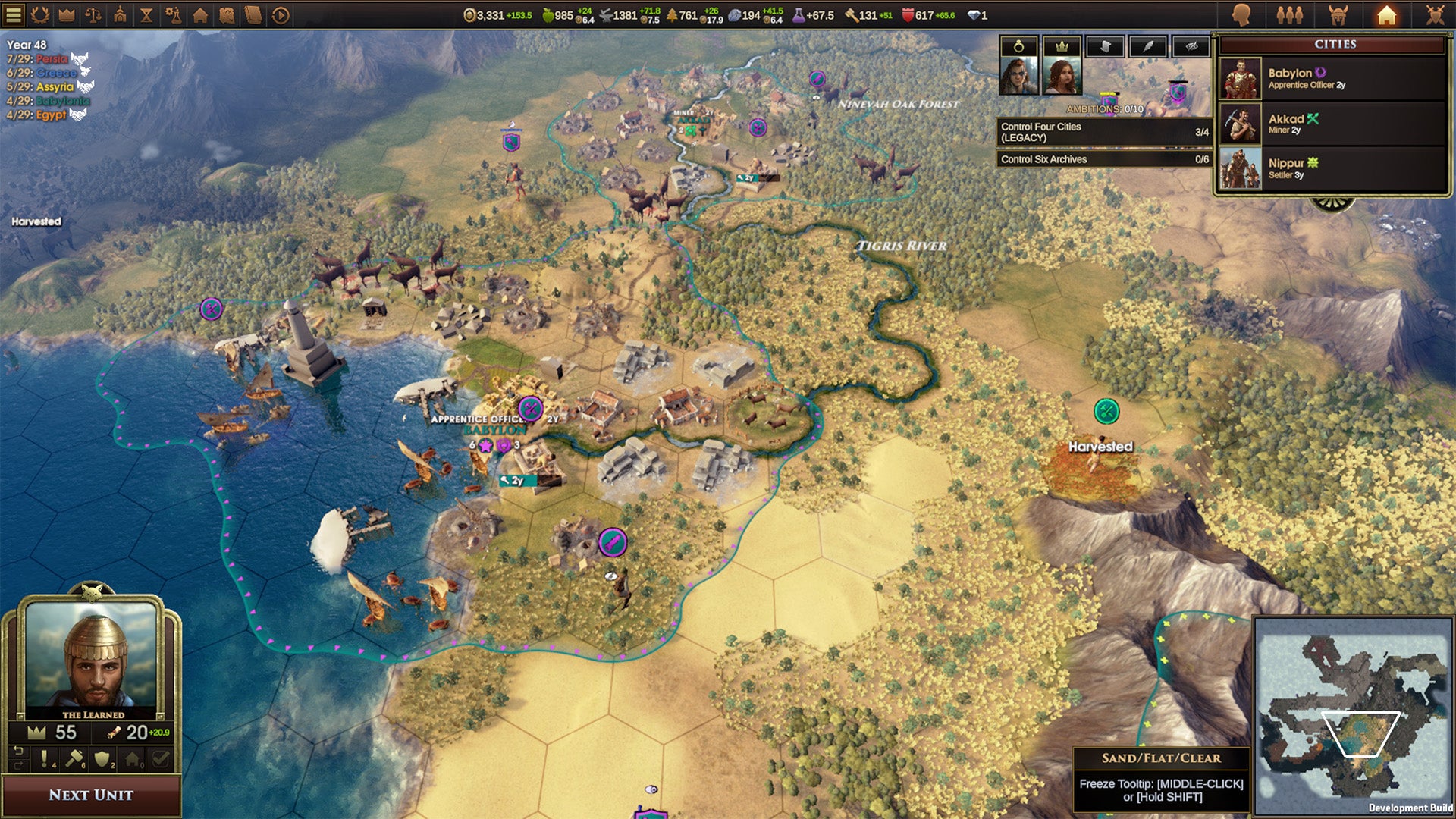1456x819 pixels.
Task: Open research with the flask icon
Action: (x=174, y=14)
